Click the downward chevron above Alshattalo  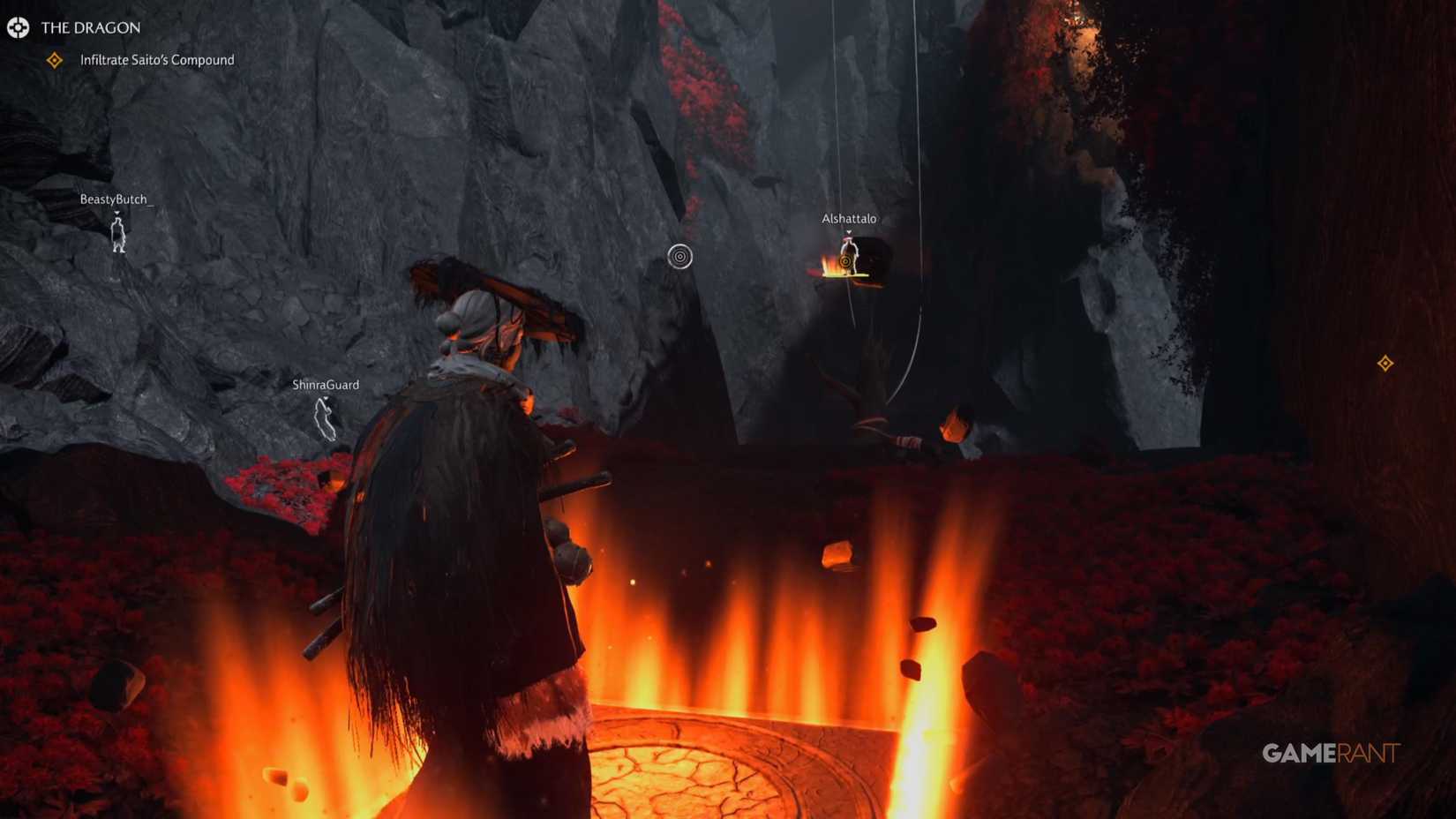click(x=849, y=231)
